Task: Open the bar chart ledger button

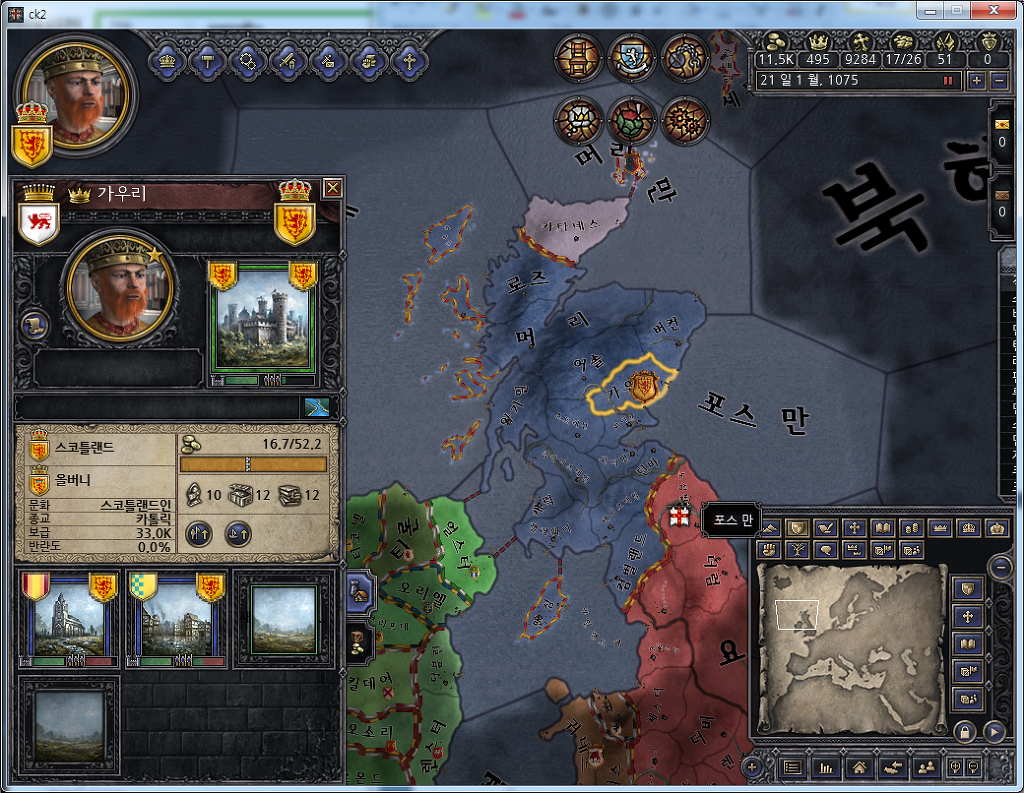Action: point(826,767)
